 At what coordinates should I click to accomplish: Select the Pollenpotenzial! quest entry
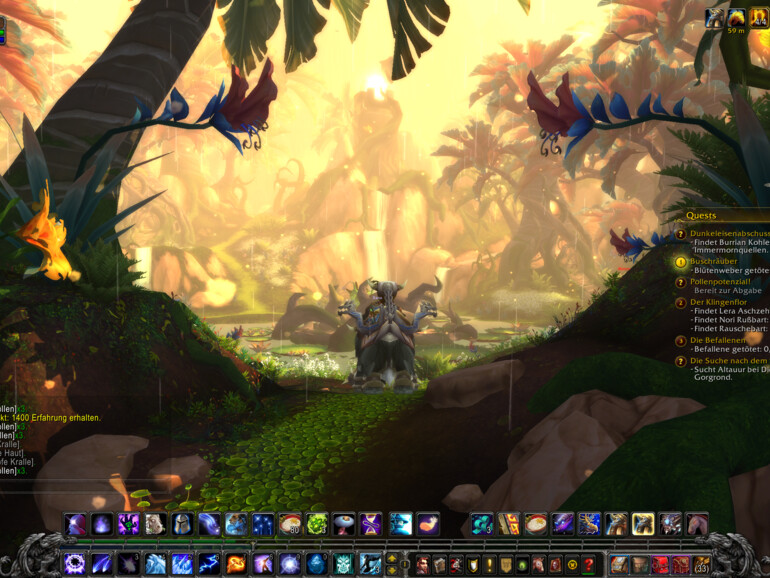719,282
